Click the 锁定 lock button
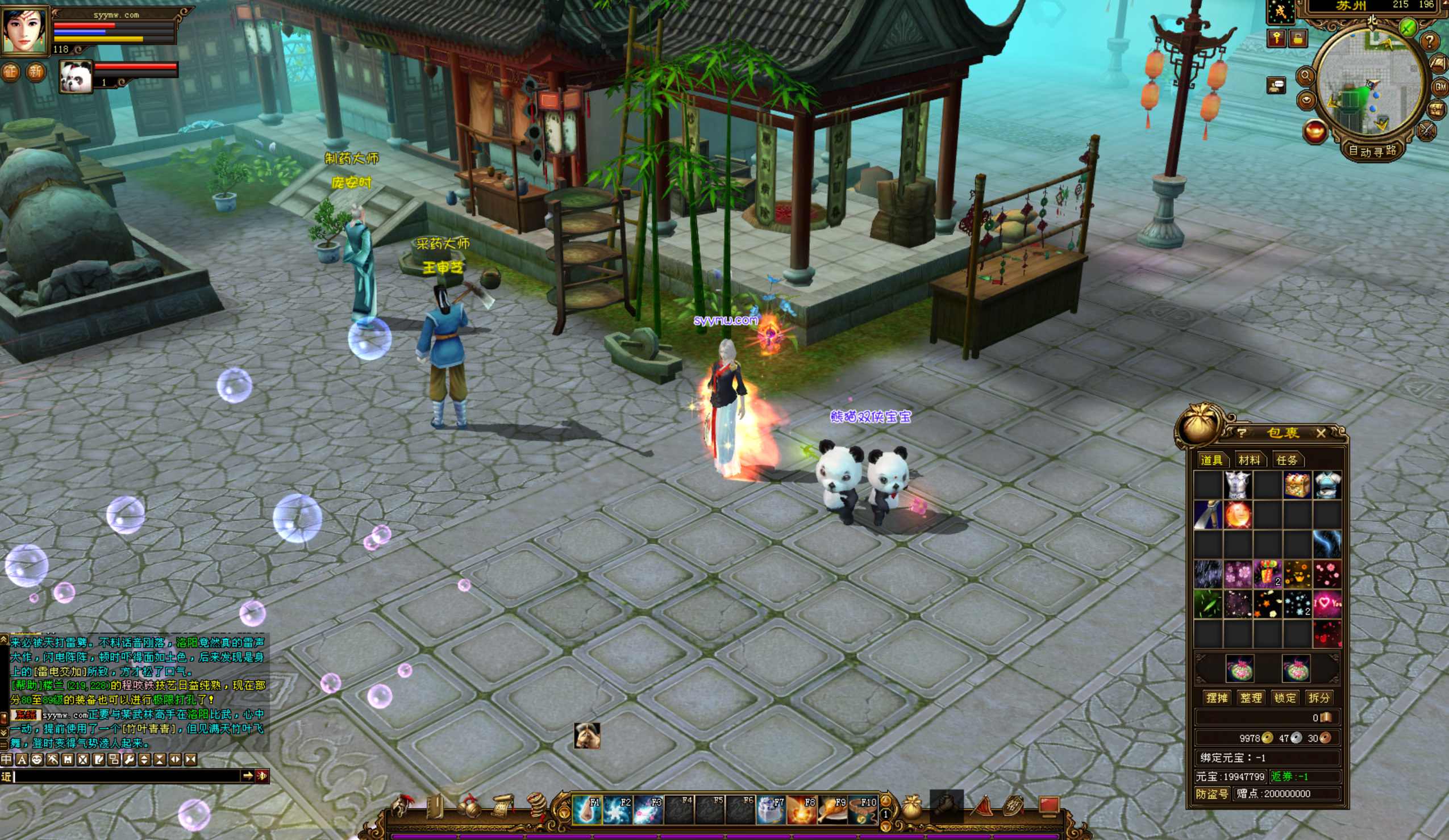The width and height of the screenshot is (1449, 840). (1285, 698)
